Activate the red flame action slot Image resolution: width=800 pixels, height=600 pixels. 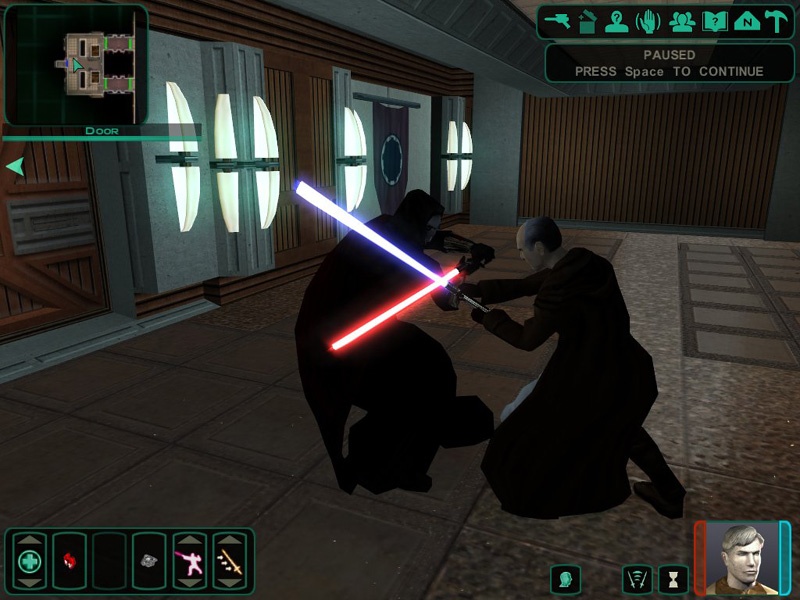click(x=69, y=561)
